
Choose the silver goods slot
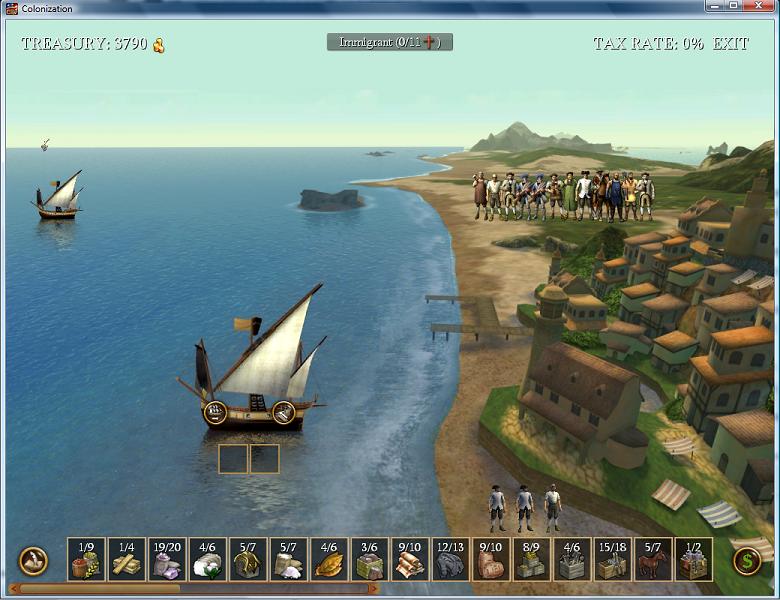pos(167,560)
